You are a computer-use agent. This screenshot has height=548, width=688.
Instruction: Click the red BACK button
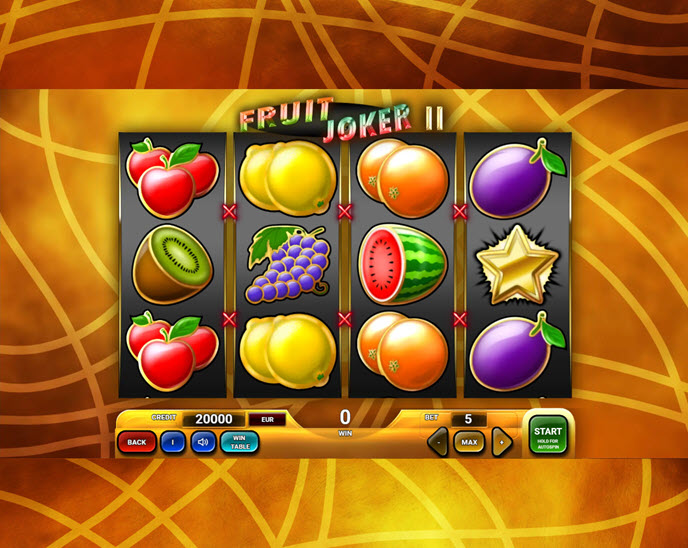tap(136, 441)
